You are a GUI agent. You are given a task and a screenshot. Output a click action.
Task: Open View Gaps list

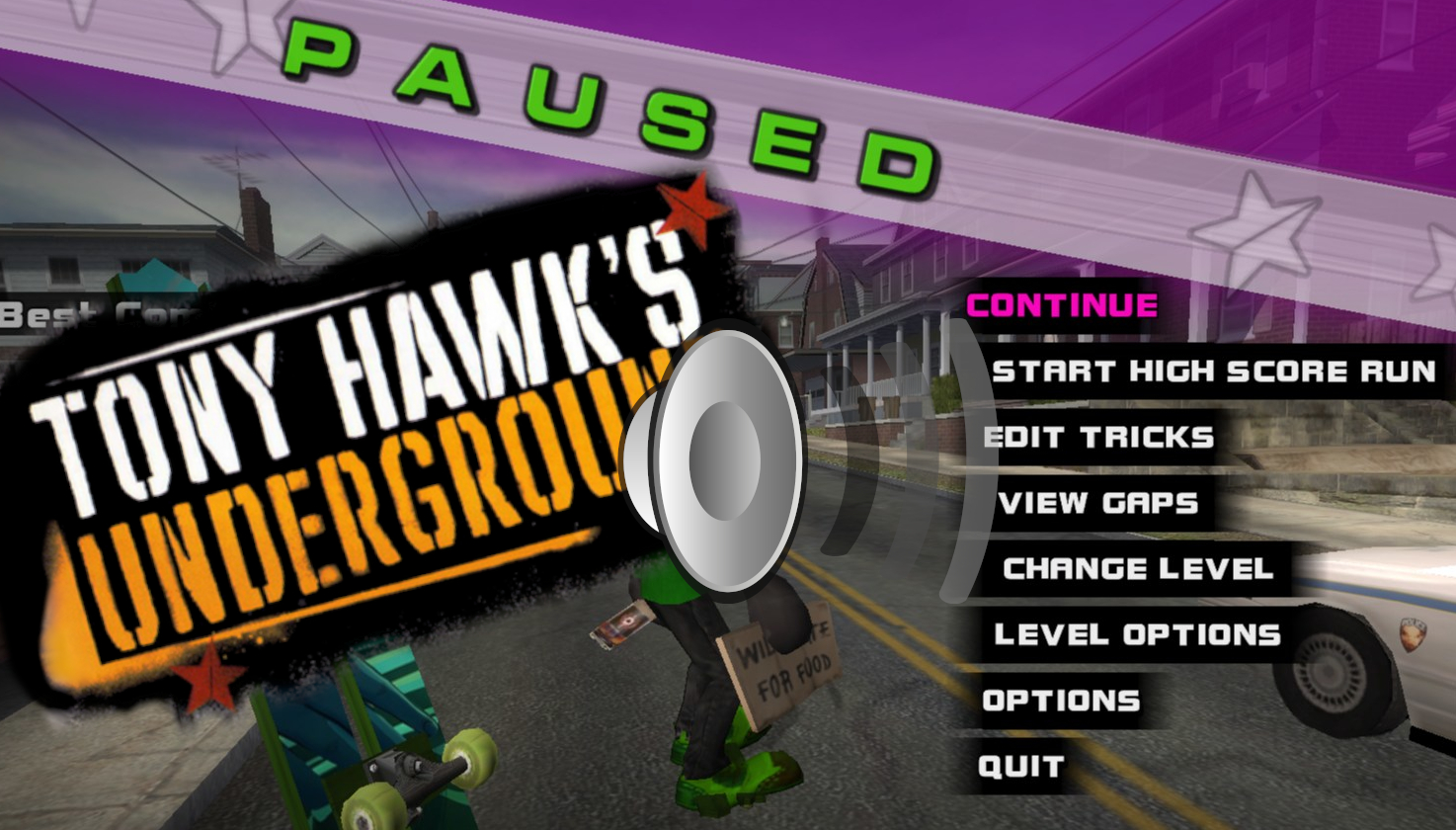click(1098, 504)
